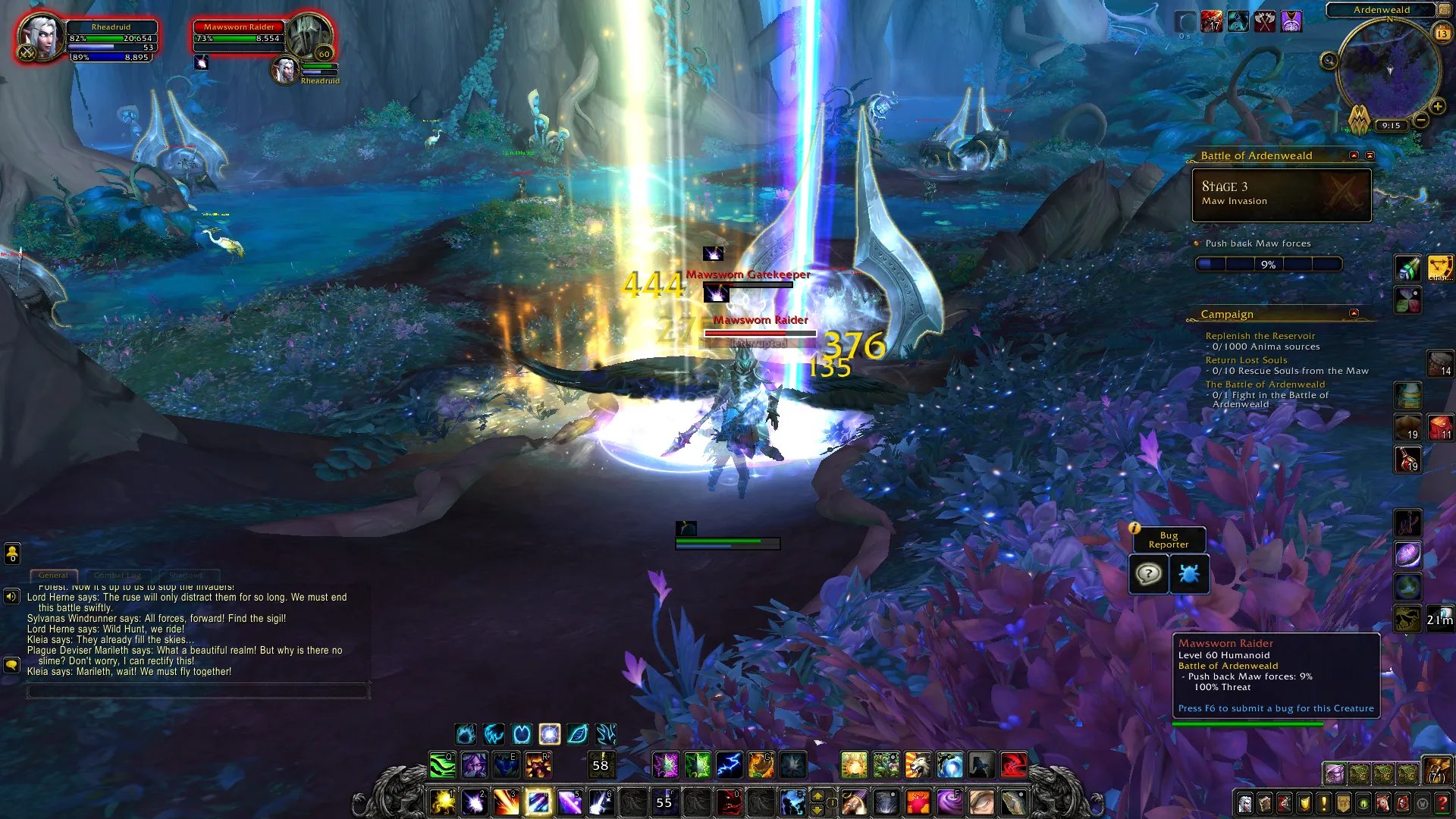This screenshot has height=819, width=1456.
Task: Open the Return Lost Souls quest entry
Action: [1246, 360]
